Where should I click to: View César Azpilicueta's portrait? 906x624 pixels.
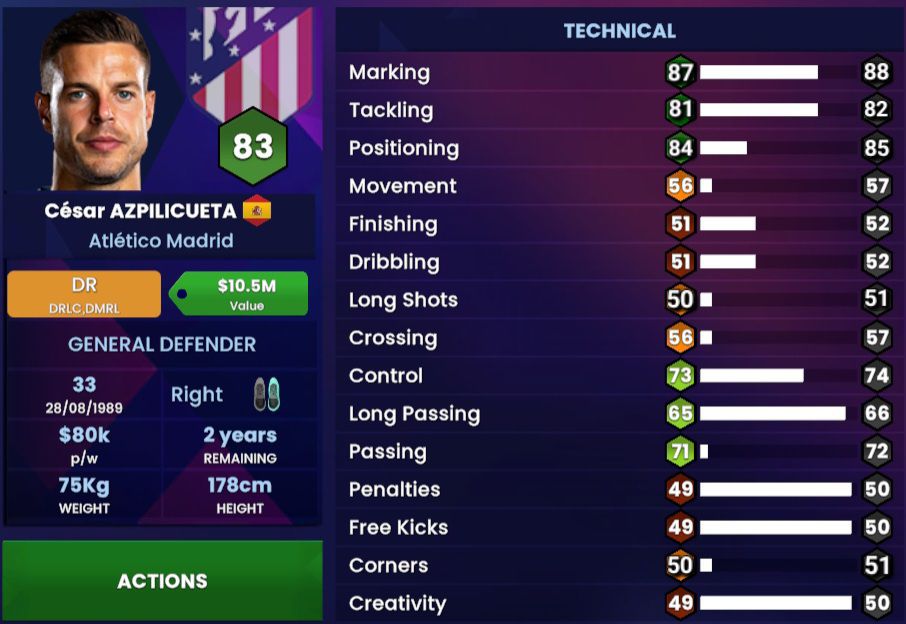pyautogui.click(x=97, y=100)
